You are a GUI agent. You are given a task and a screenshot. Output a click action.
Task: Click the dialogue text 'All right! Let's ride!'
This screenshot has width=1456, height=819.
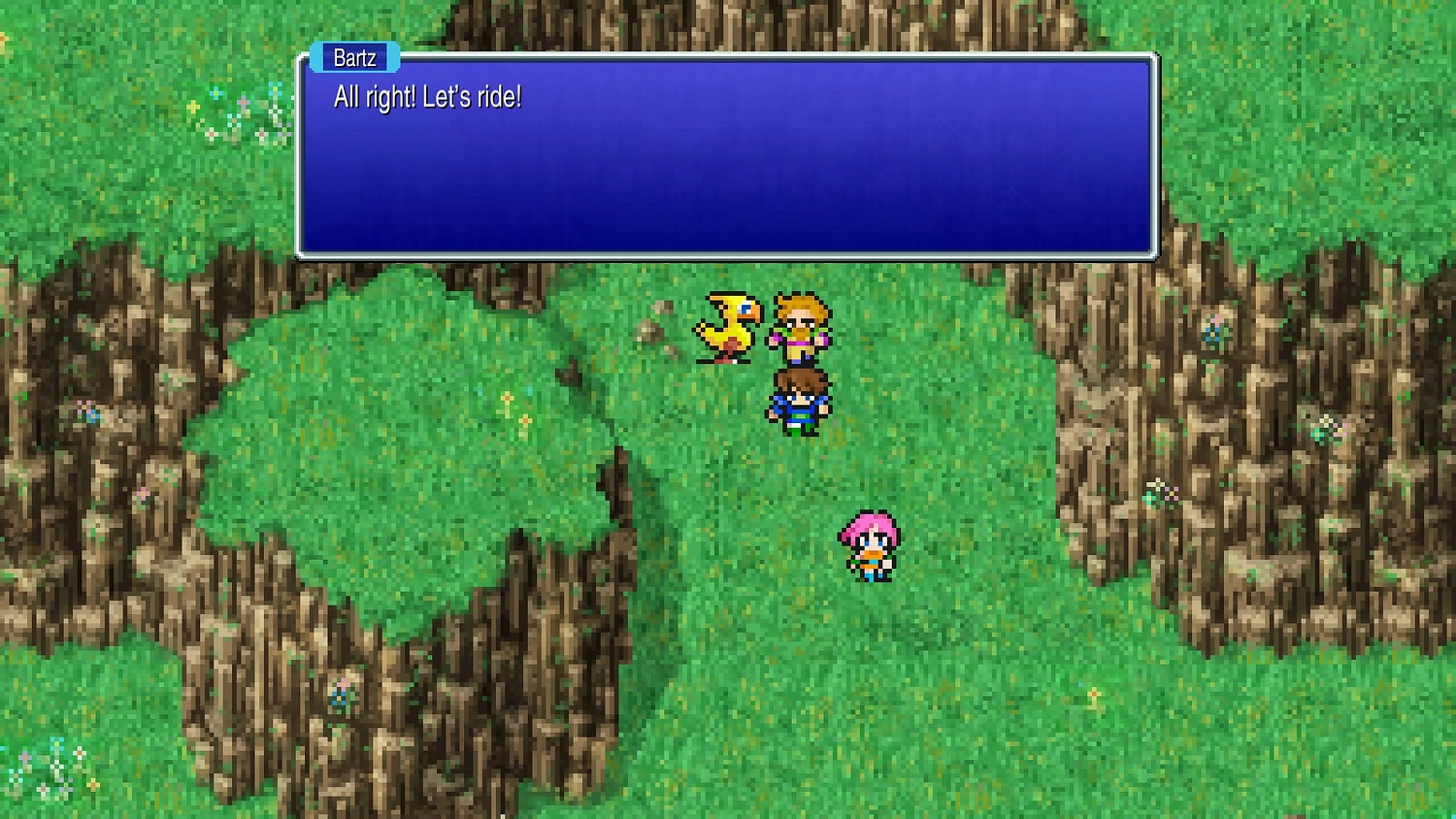(x=428, y=97)
